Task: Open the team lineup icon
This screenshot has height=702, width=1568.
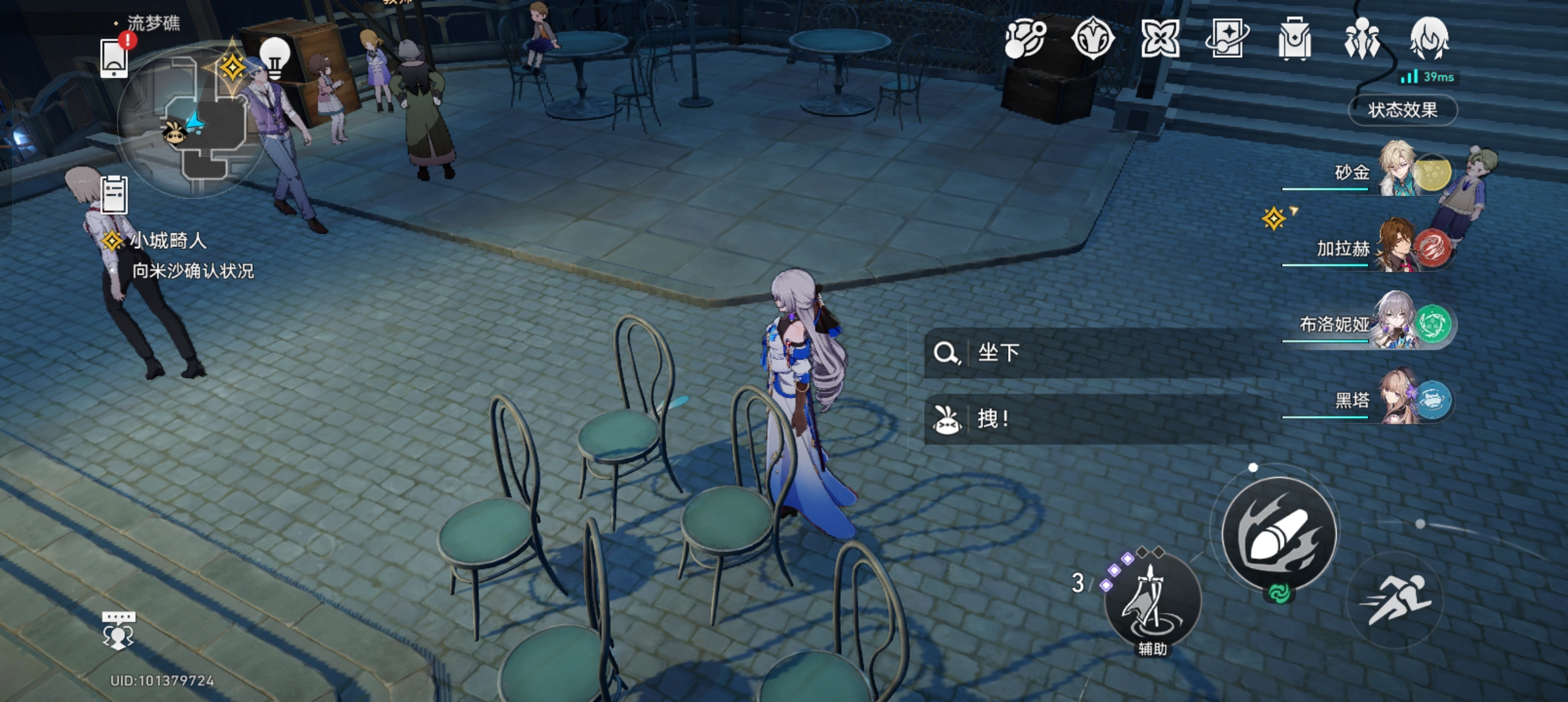Action: 1362,39
